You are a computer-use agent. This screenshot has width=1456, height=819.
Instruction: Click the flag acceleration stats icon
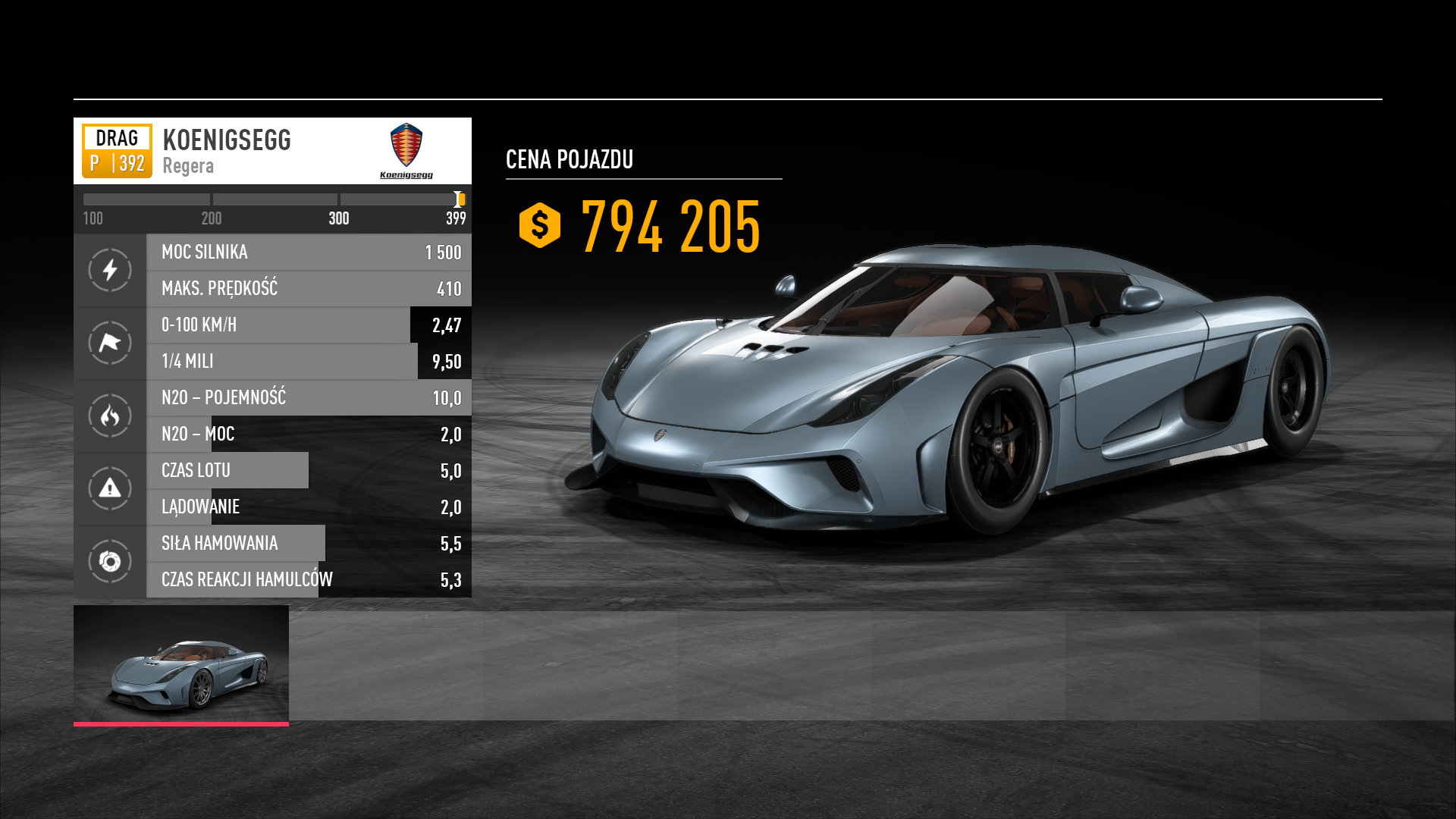pos(110,343)
